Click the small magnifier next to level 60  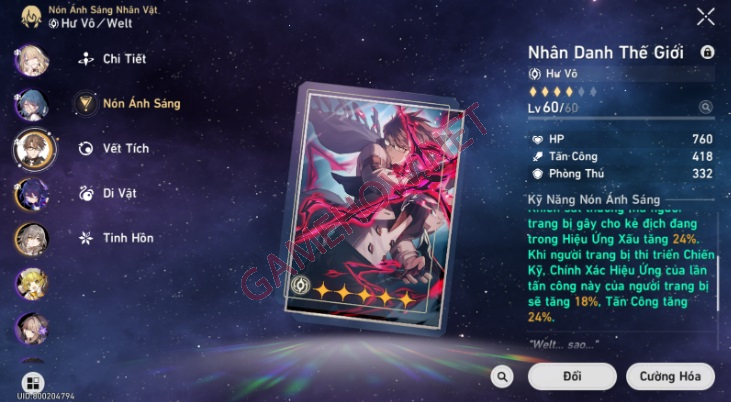tap(706, 107)
